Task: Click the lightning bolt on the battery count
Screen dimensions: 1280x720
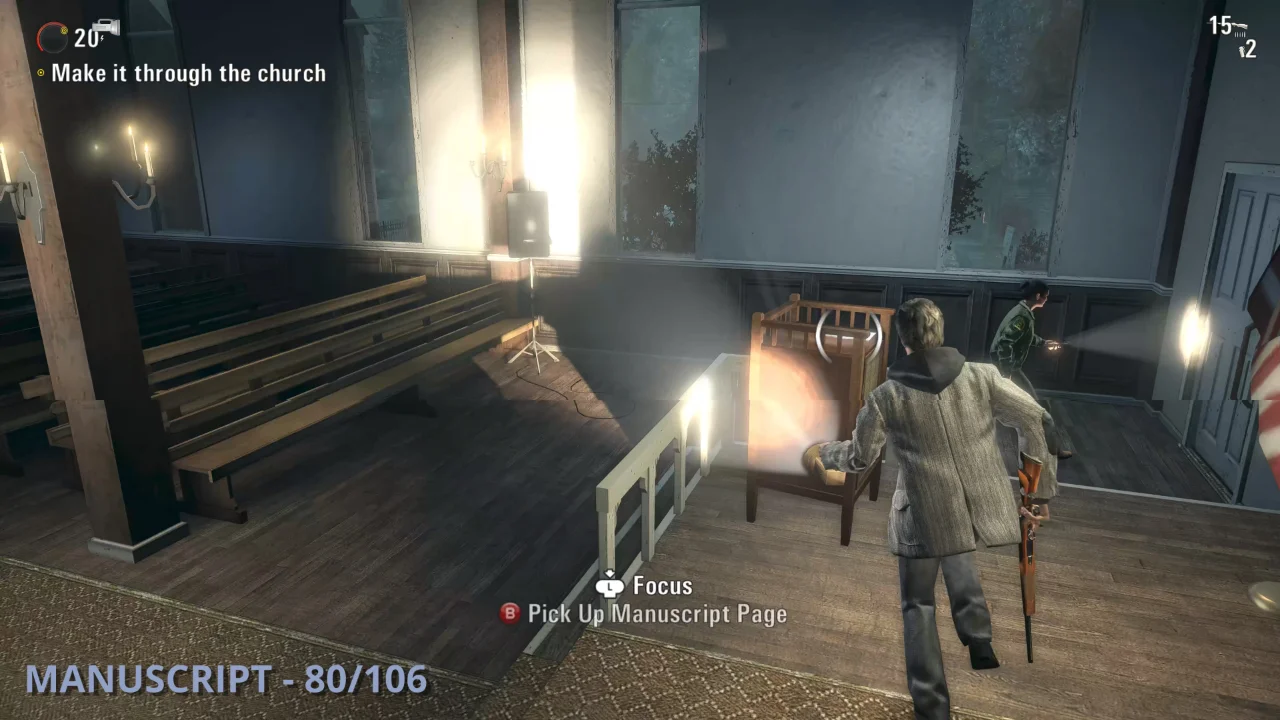Action: click(102, 38)
